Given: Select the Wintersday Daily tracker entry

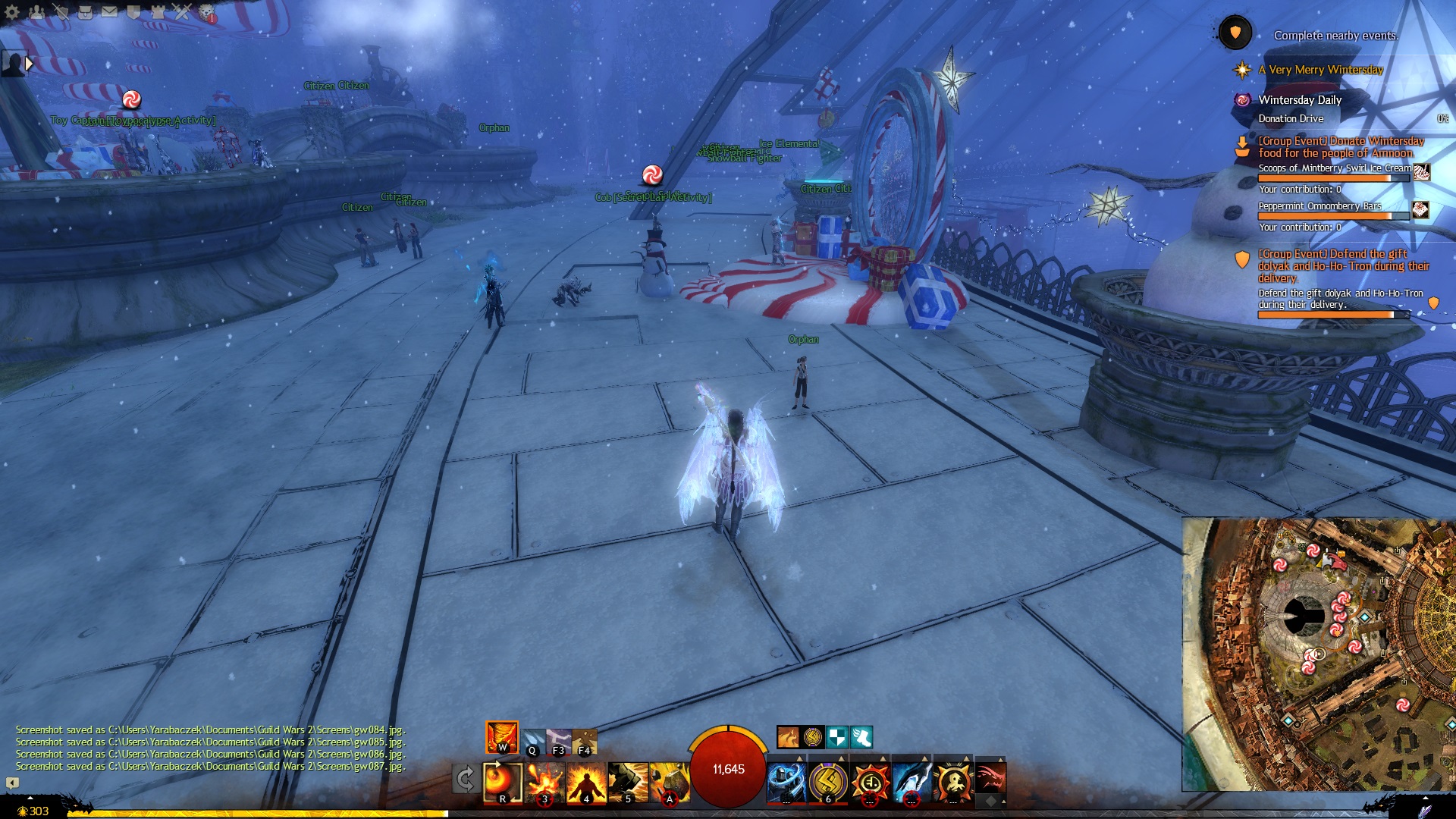Looking at the screenshot, I should coord(1300,100).
